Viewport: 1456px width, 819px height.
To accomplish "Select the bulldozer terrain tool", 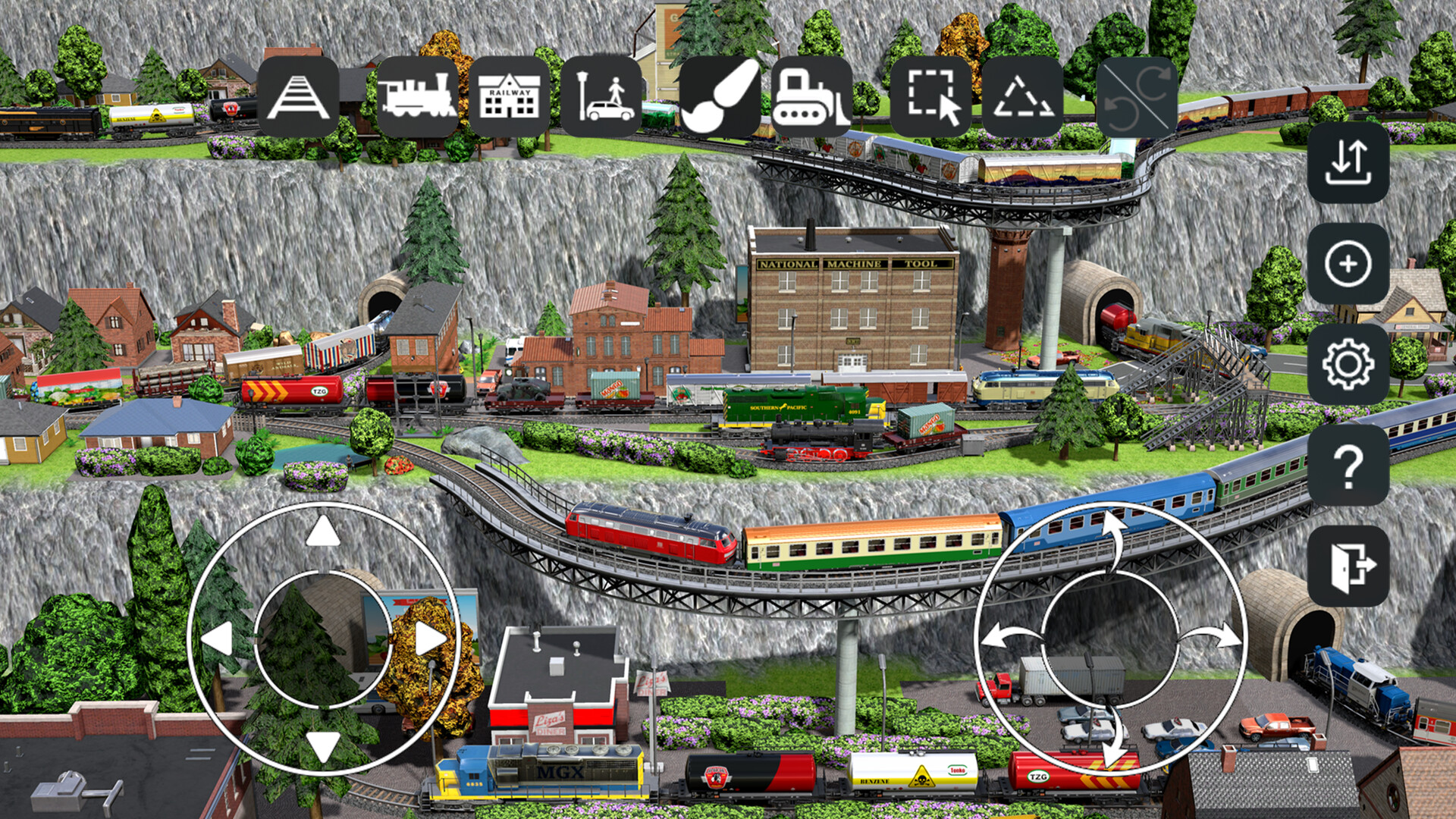I will (811, 95).
